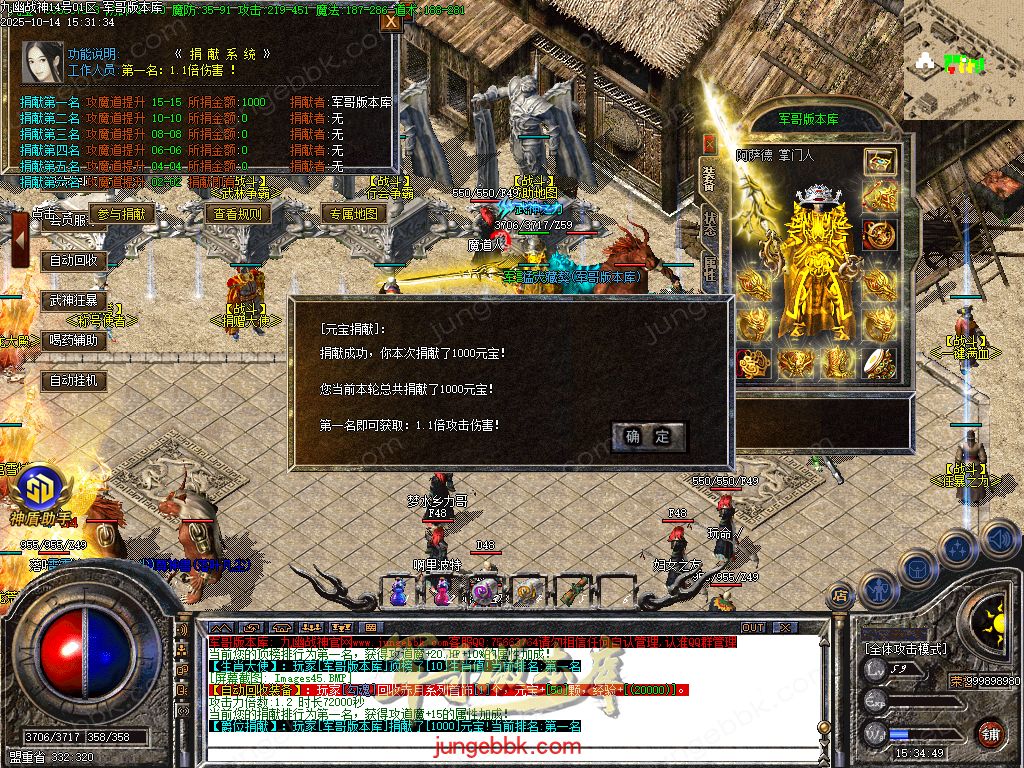Select the treasure chest slot in equipment panel
1024x768 pixels.
tap(880, 161)
